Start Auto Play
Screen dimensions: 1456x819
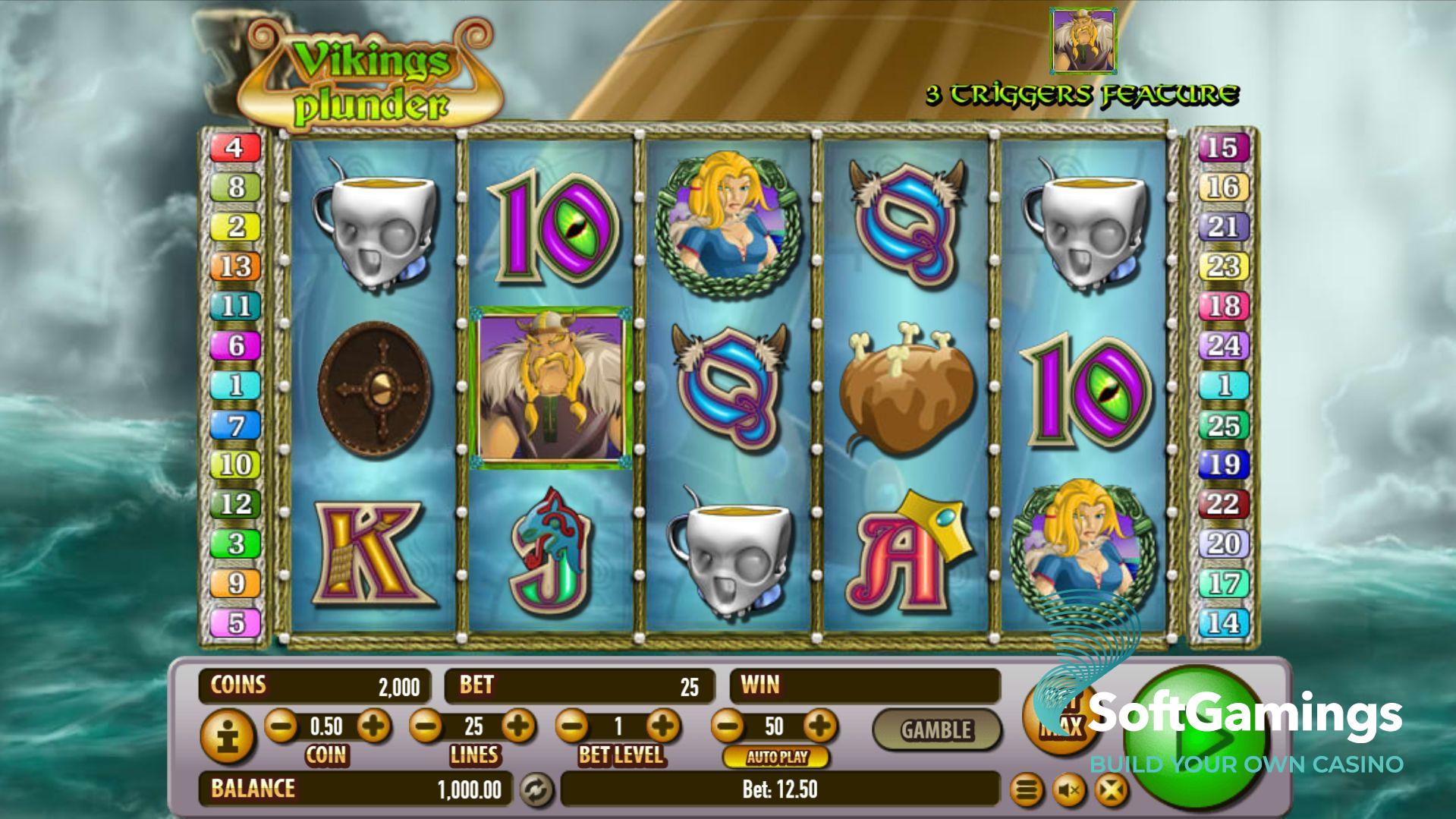pos(776,757)
